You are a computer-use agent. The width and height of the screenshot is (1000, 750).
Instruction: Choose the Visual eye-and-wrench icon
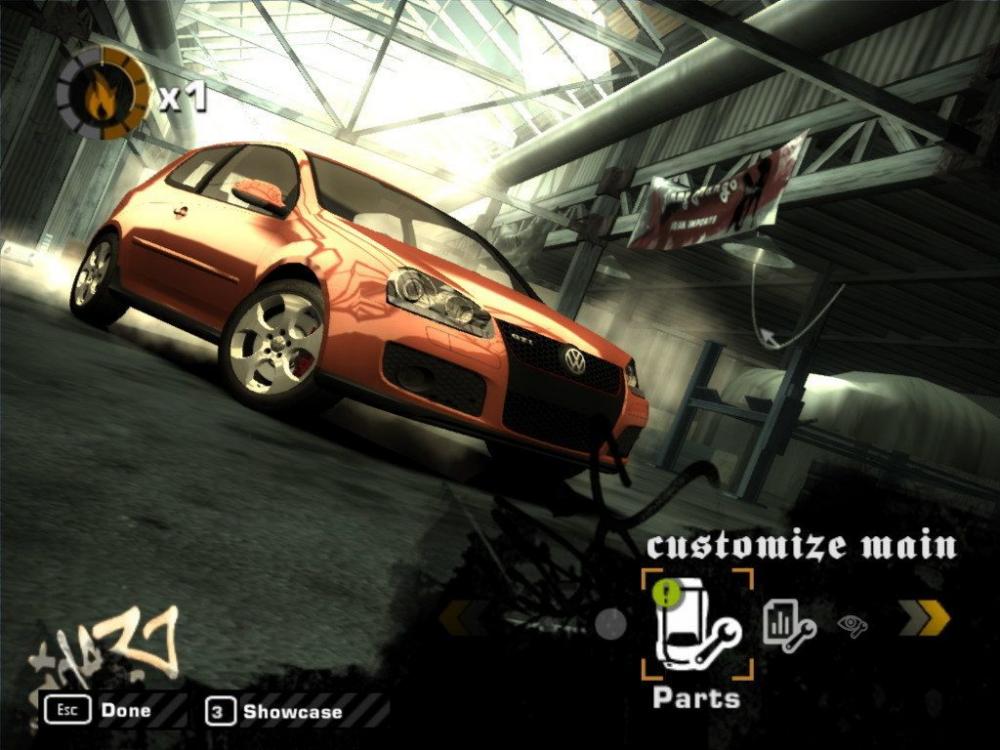[852, 626]
